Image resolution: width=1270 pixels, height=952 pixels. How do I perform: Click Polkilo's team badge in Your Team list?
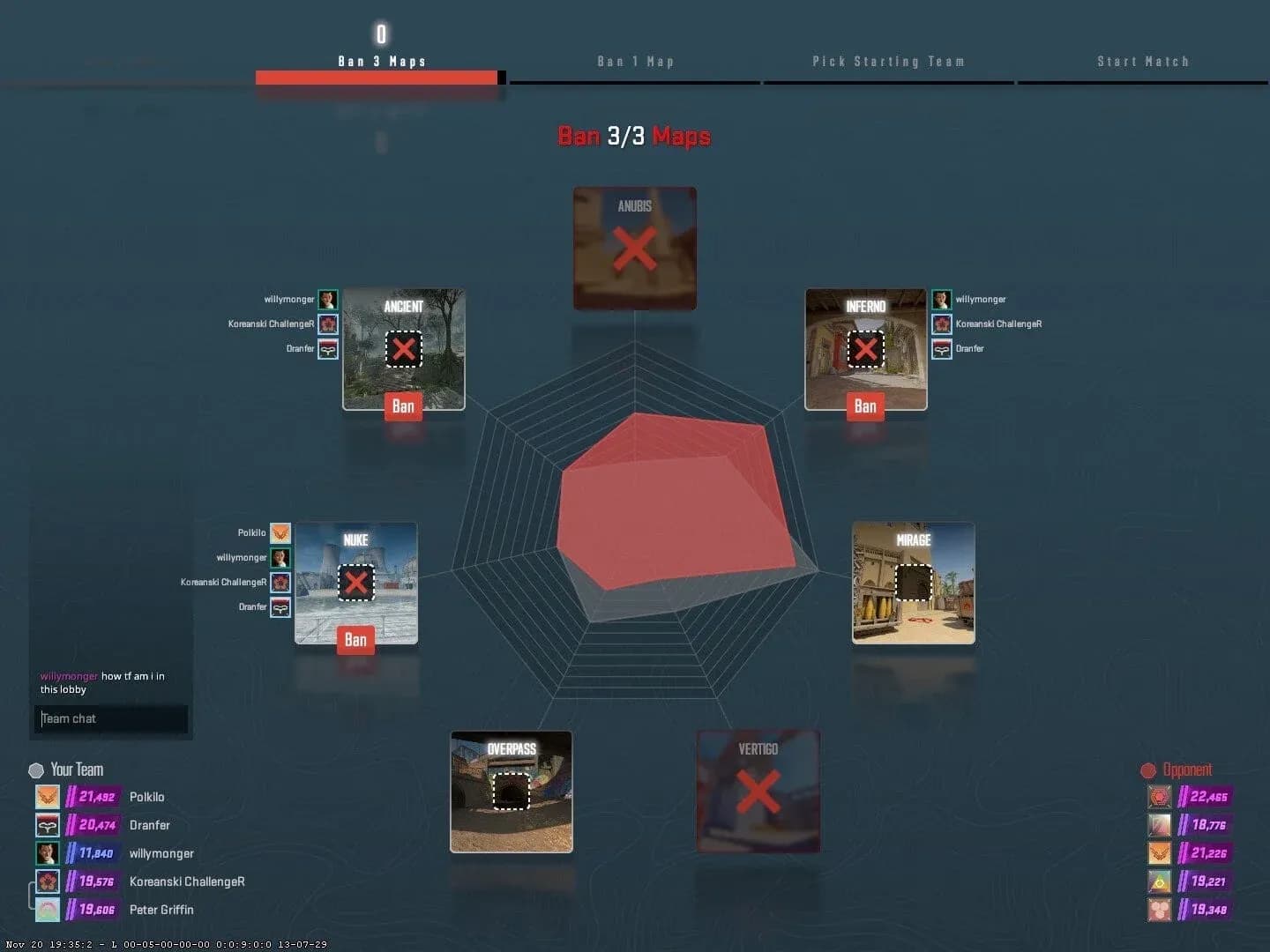click(48, 797)
